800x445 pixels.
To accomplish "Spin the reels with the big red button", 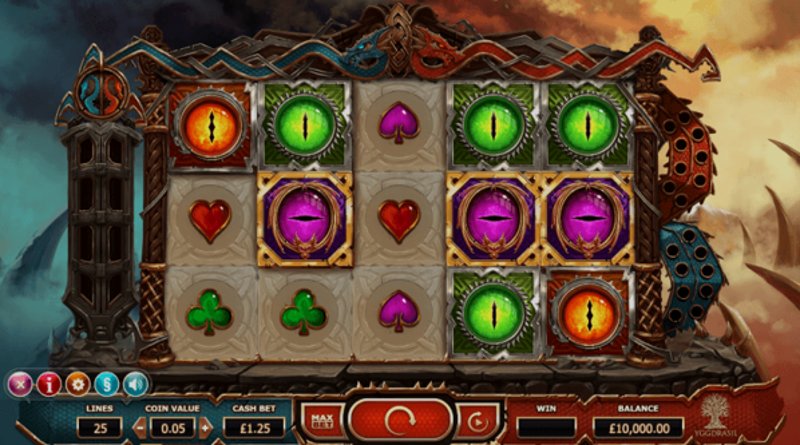I will (x=400, y=418).
